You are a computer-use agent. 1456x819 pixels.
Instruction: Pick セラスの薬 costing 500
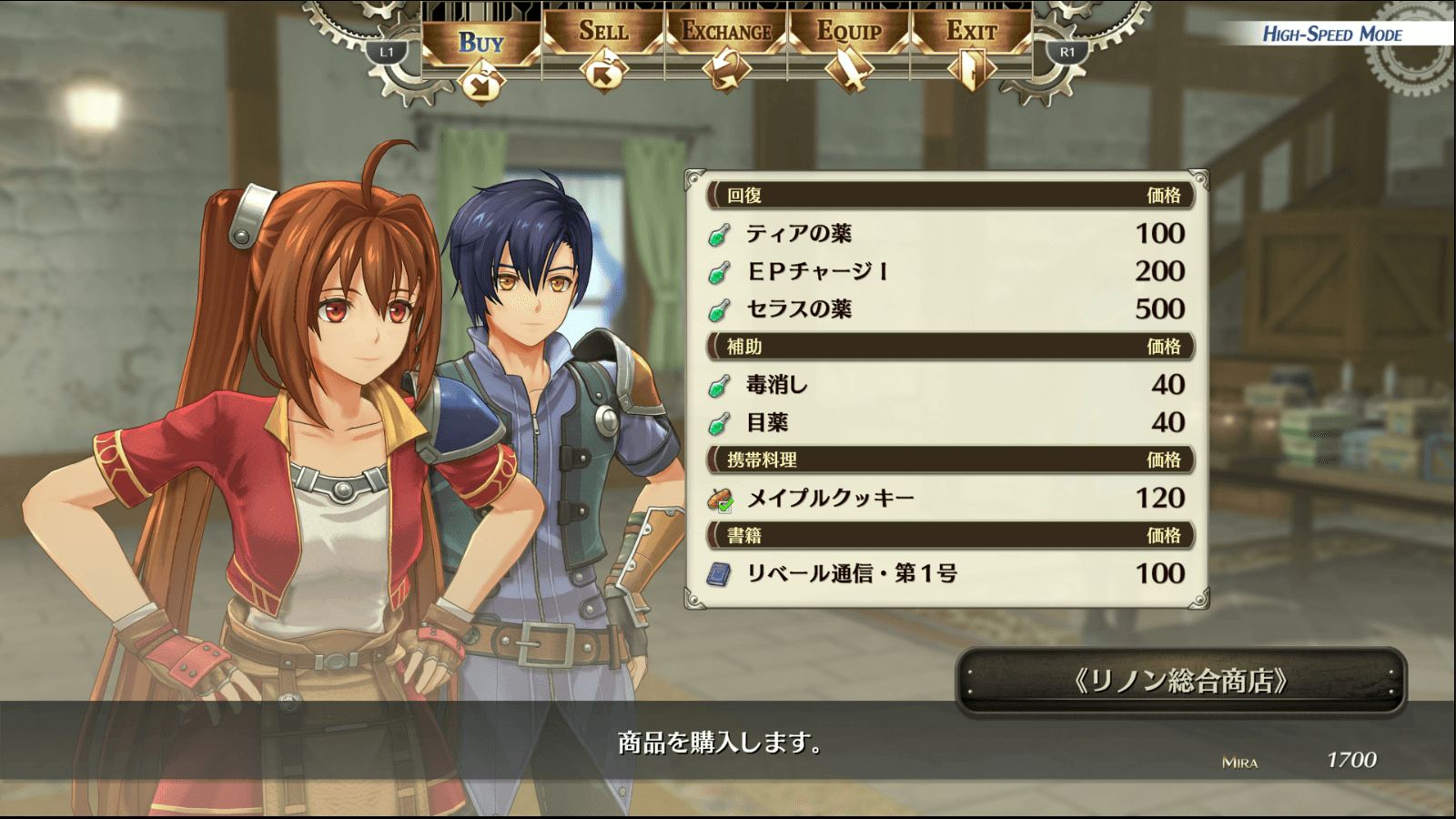[x=946, y=309]
